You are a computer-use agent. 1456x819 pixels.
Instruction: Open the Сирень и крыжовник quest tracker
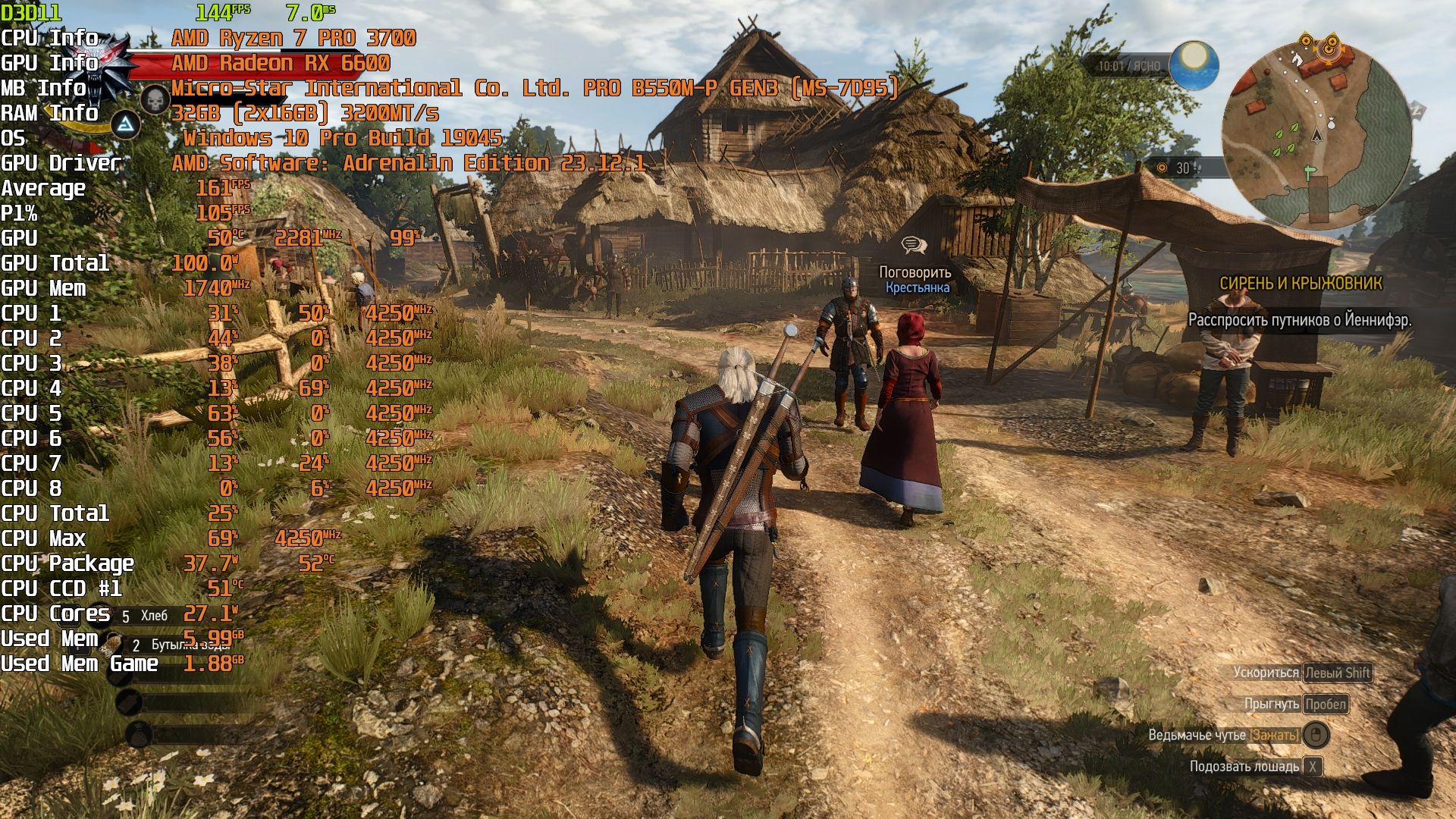(1301, 284)
